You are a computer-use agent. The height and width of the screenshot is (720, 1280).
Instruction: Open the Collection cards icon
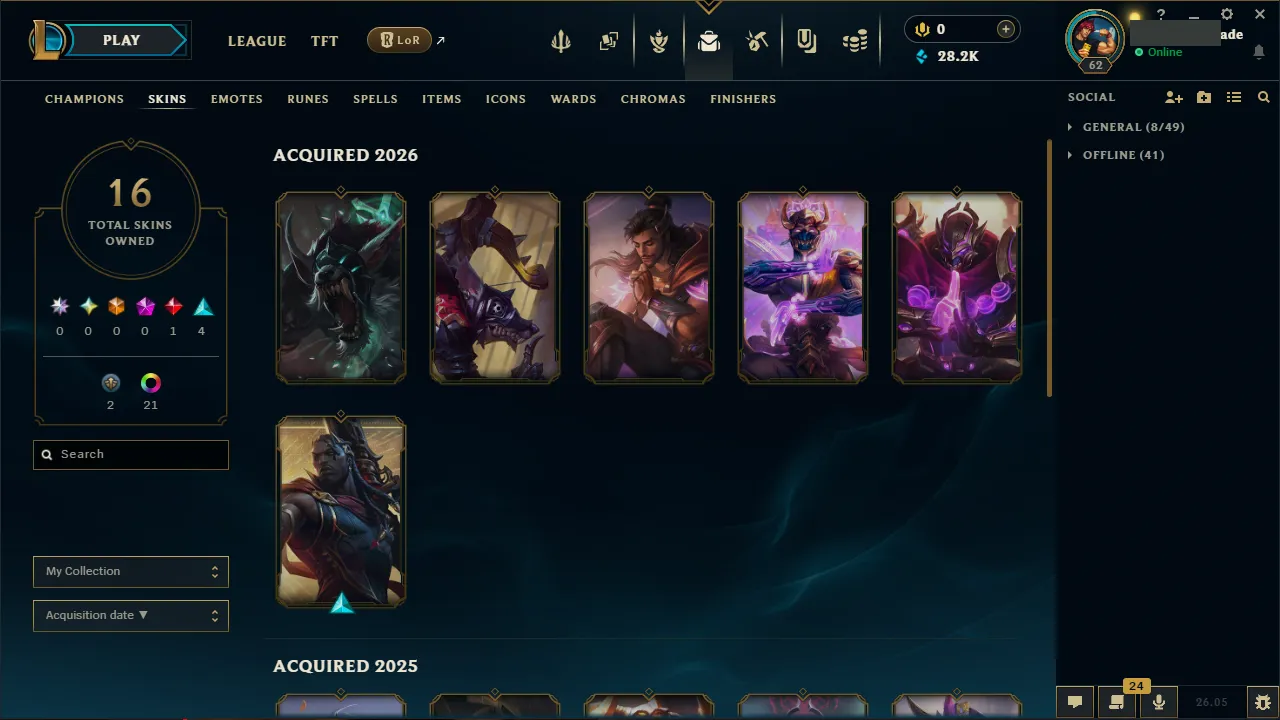(609, 42)
